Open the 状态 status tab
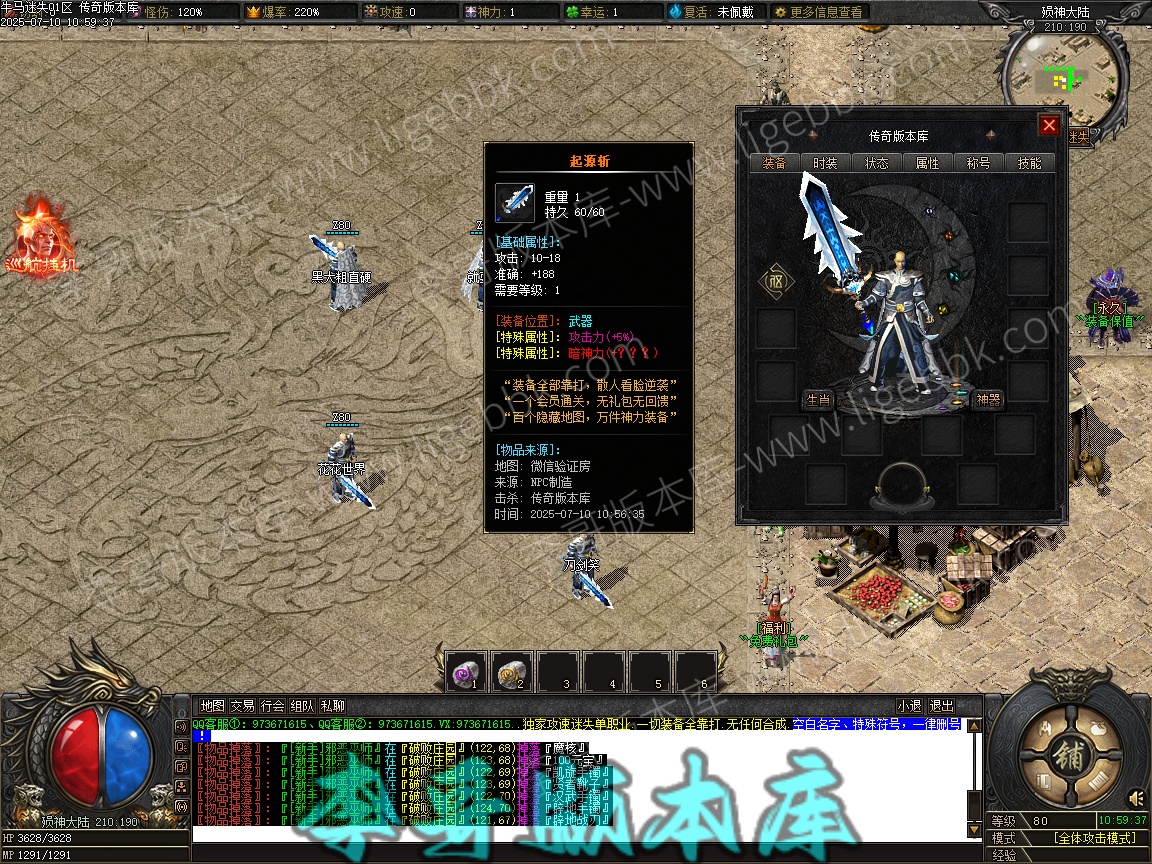Viewport: 1152px width, 864px height. pyautogui.click(x=876, y=163)
